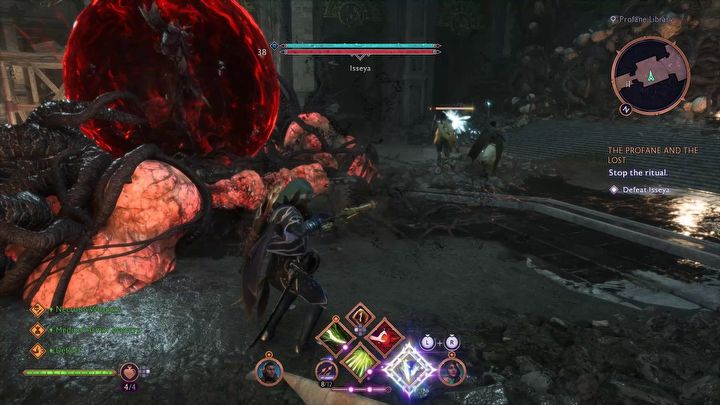
Task: Activate the red diamond ability icon
Action: (x=384, y=337)
